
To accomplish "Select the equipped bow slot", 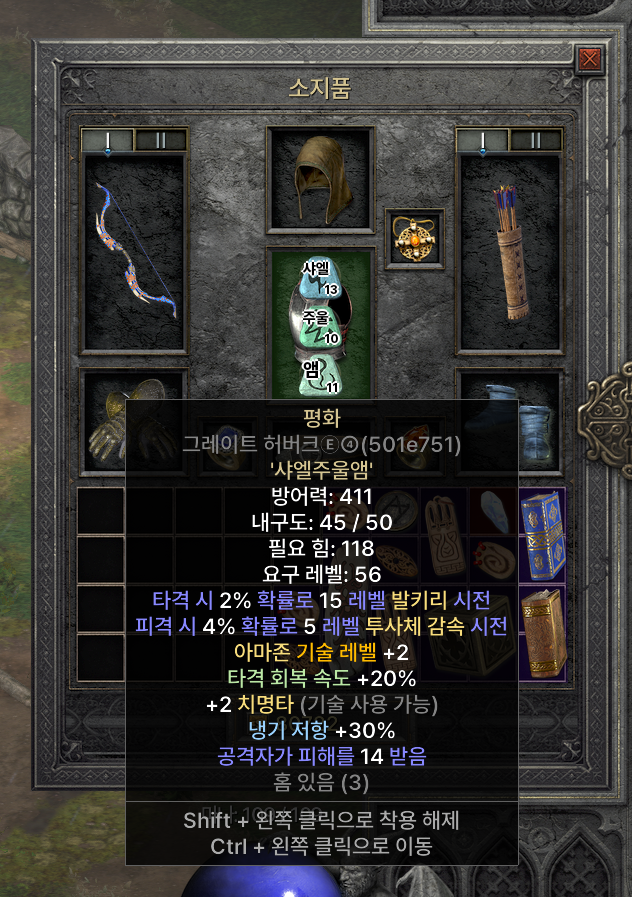I will pyautogui.click(x=133, y=252).
